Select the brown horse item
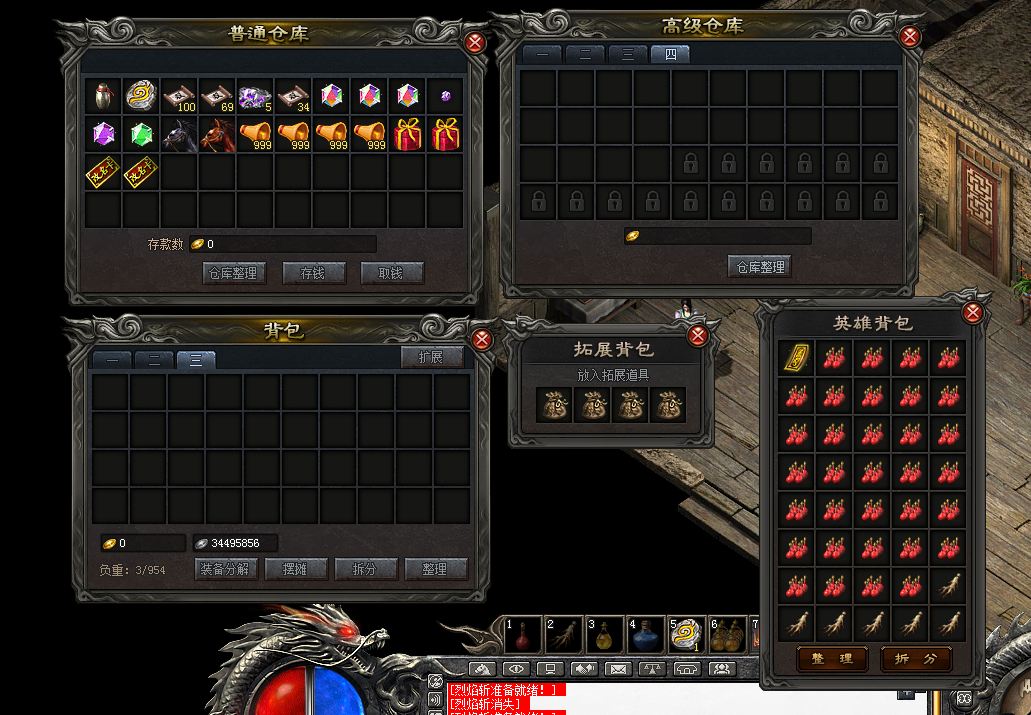 pos(217,134)
